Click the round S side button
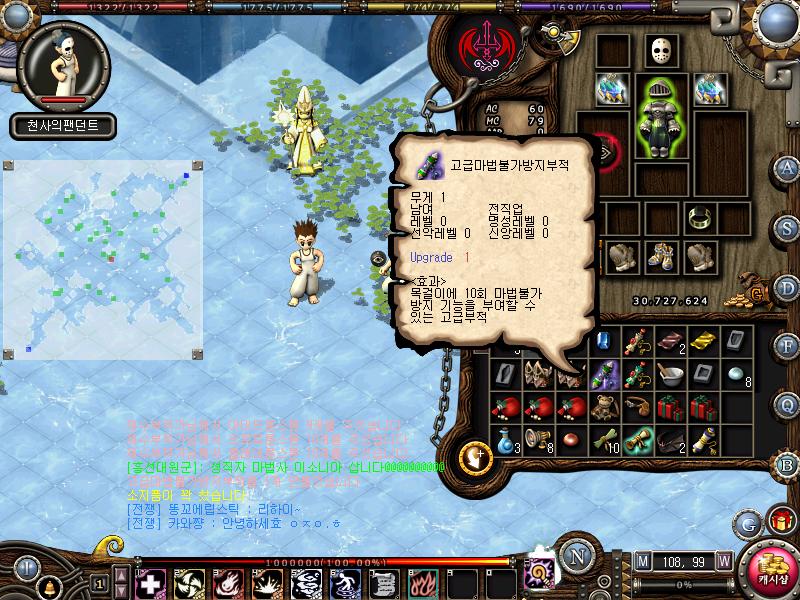The width and height of the screenshot is (800, 600). (788, 228)
